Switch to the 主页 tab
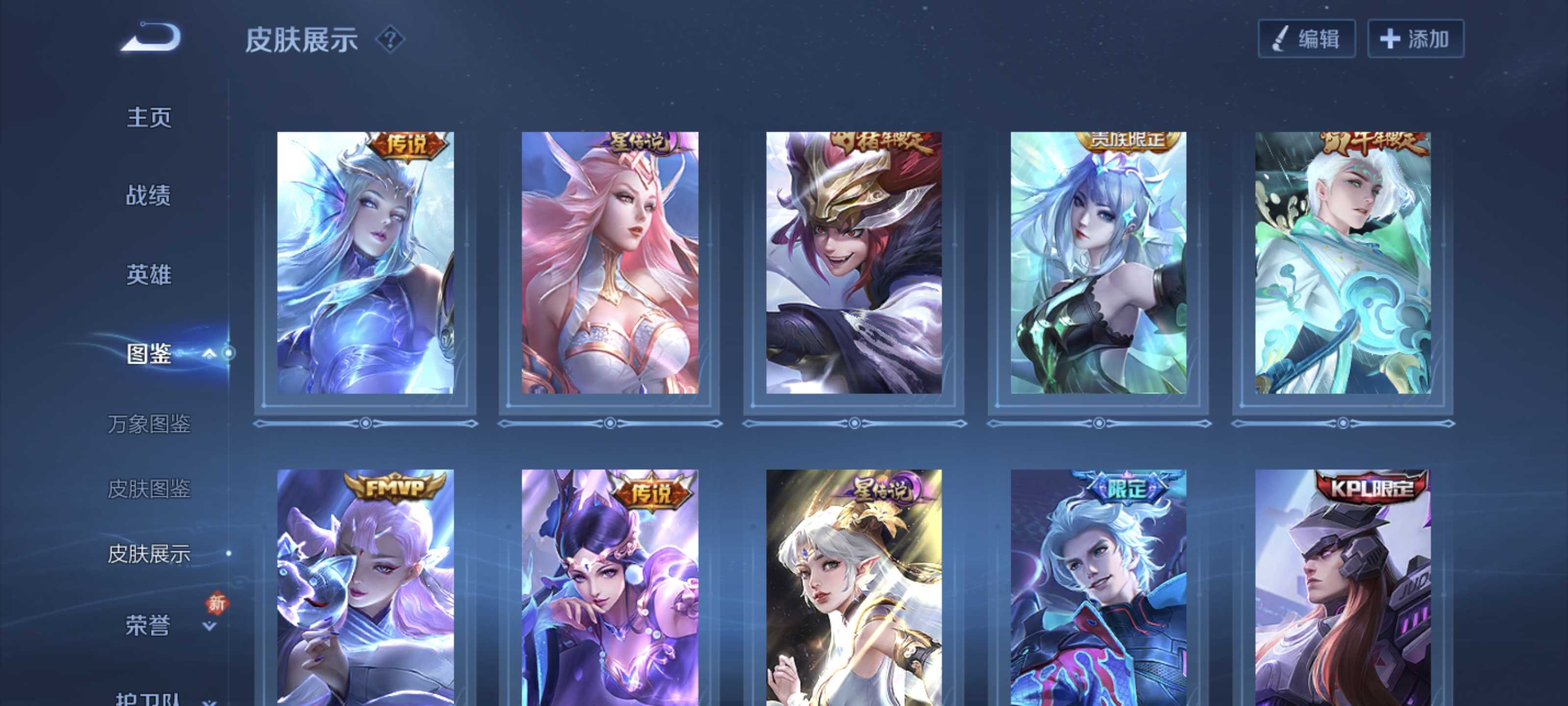Screen dimensions: 1568x706 tap(149, 118)
